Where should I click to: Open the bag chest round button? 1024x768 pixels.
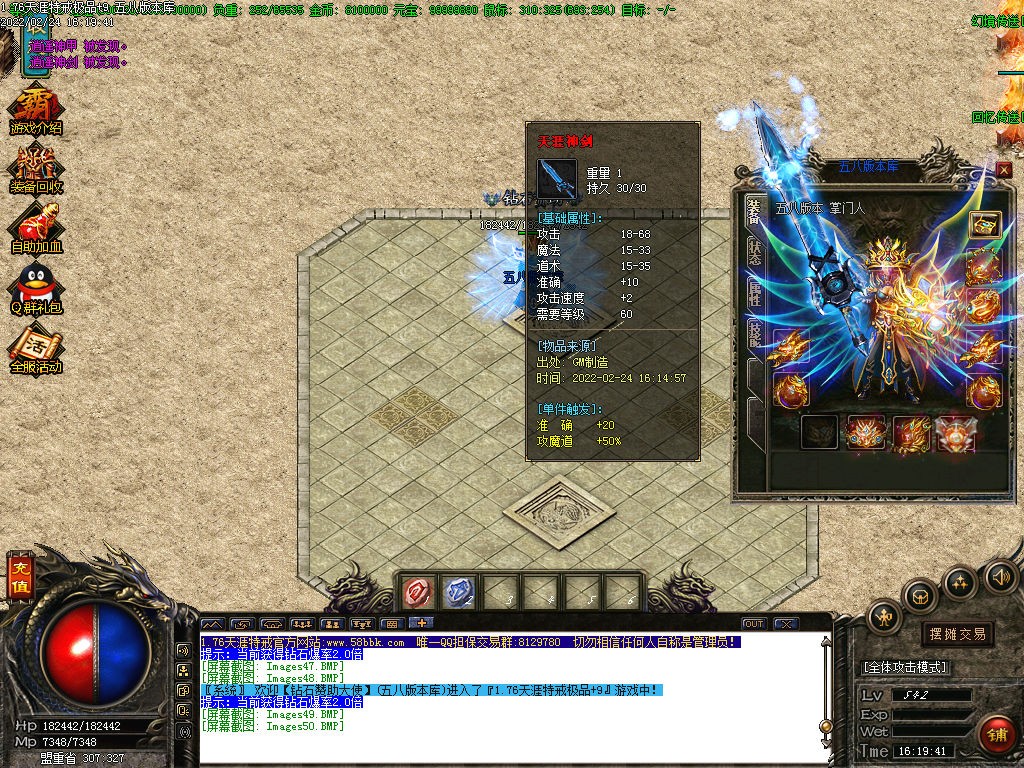(920, 597)
